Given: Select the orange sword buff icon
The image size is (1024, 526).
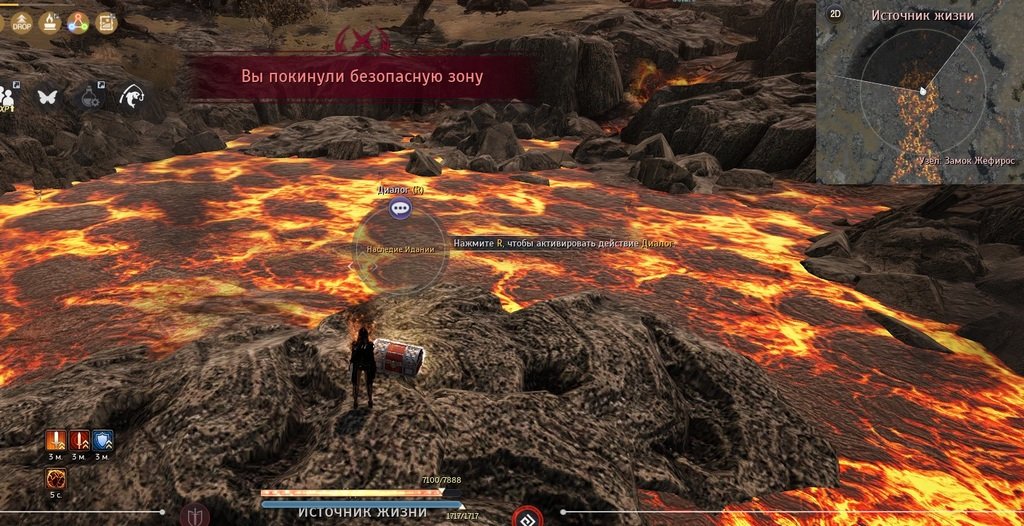Looking at the screenshot, I should (x=55, y=440).
